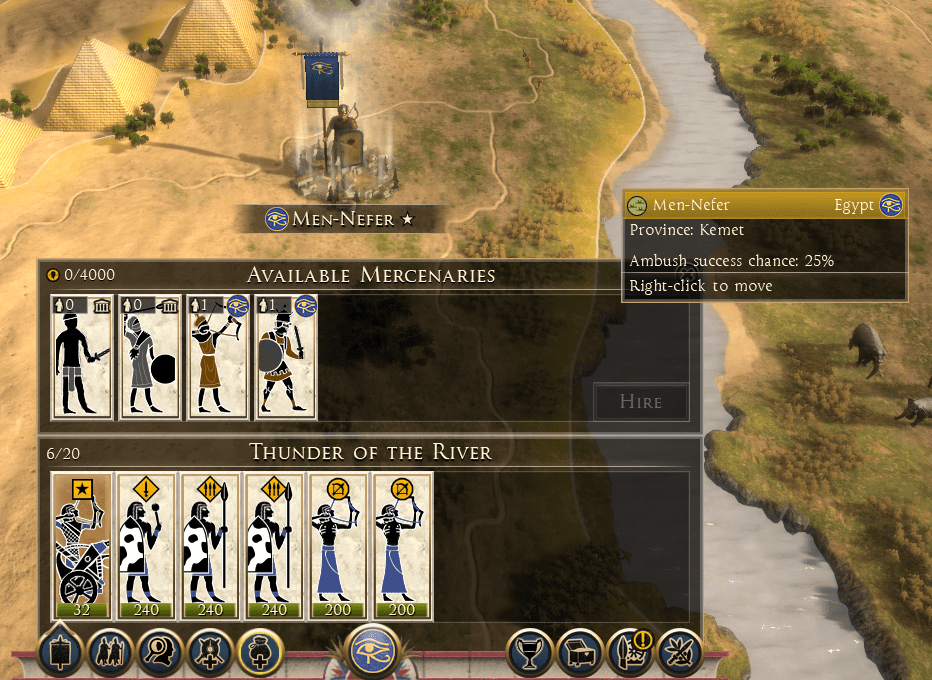Open the crossed-wheat icon button
This screenshot has width=932, height=680.
click(x=680, y=654)
